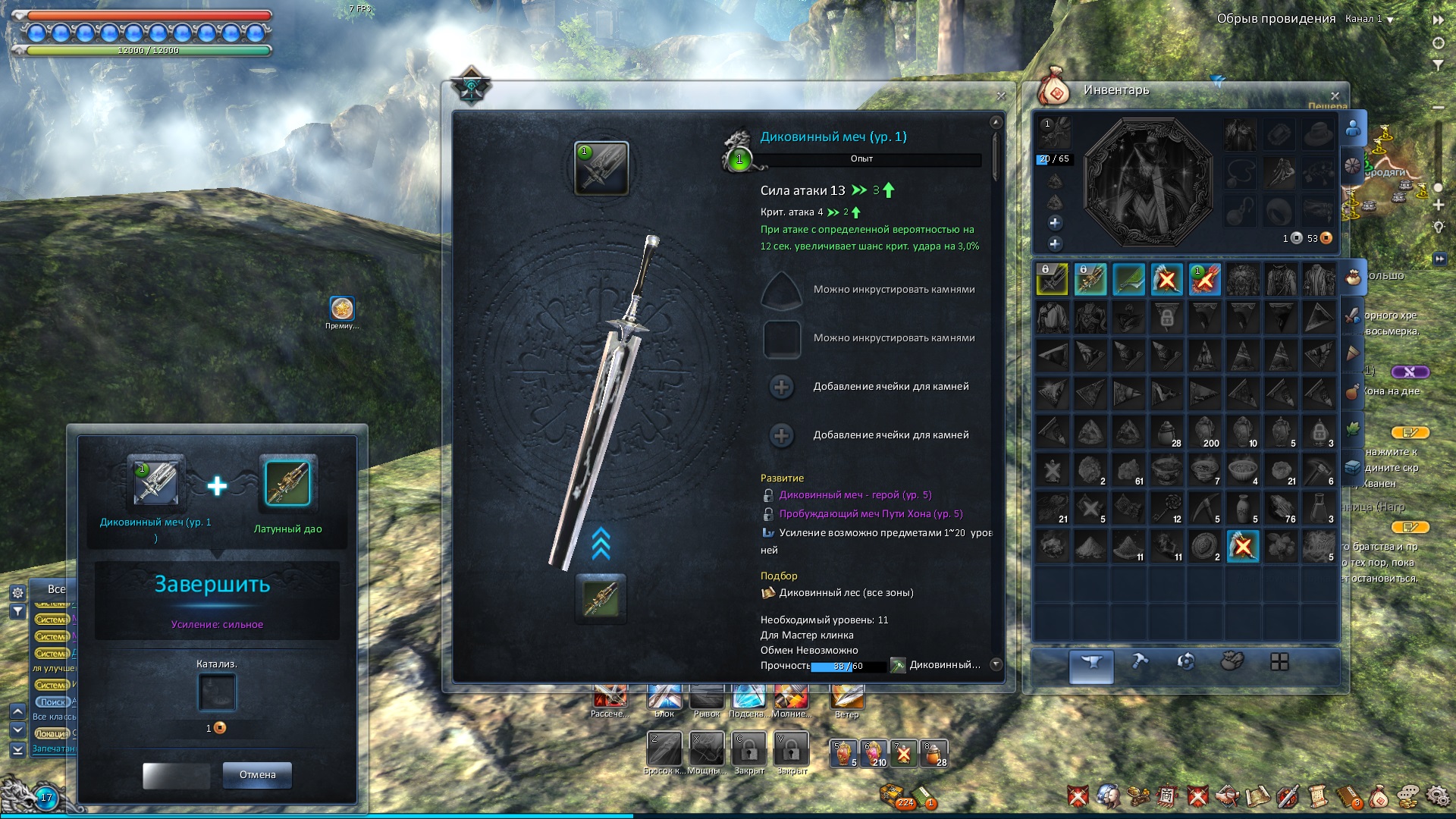Select the grid layout tab in inventory
The height and width of the screenshot is (819, 1456).
1279,662
